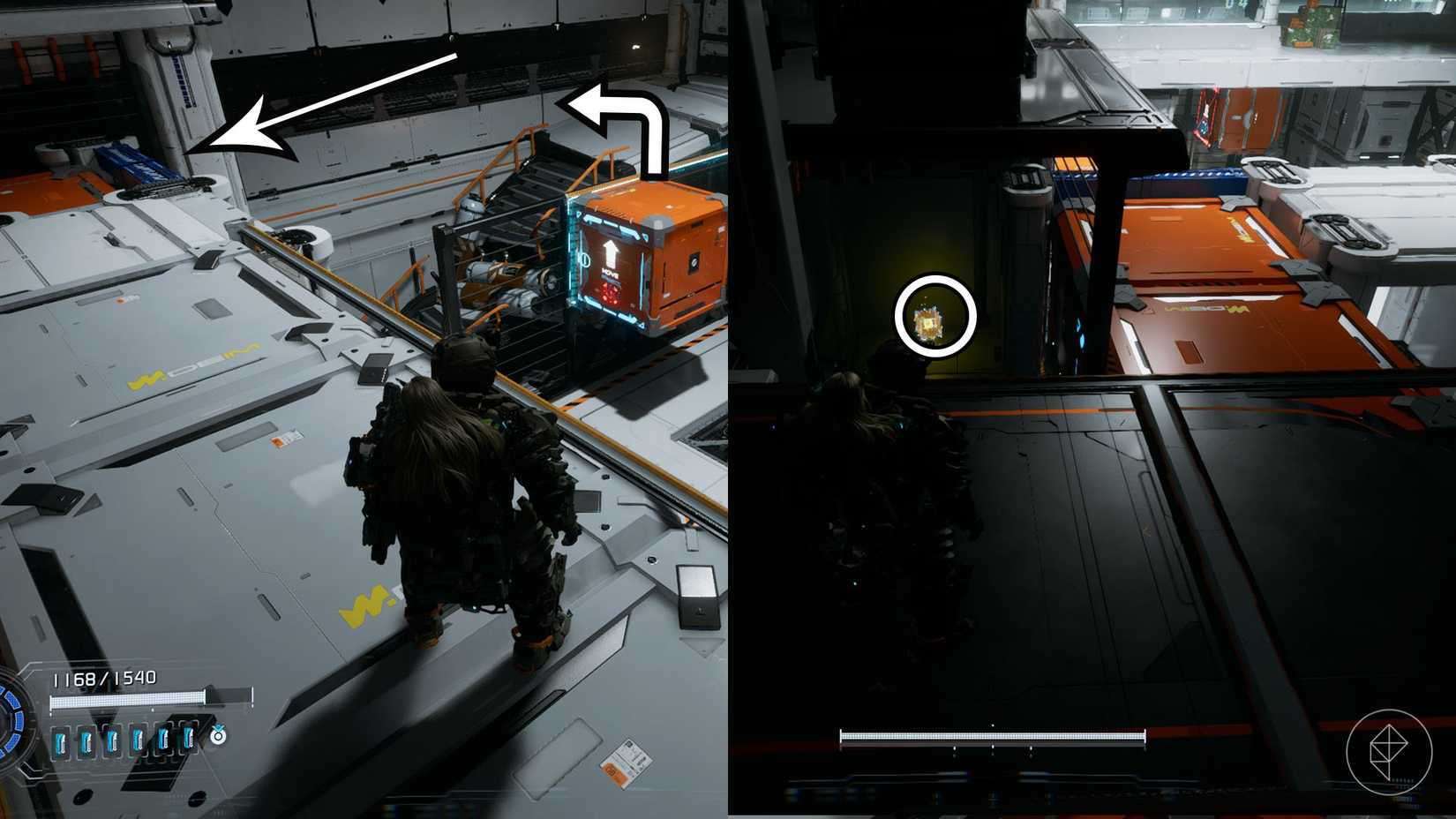
Task: Select the sixth injectable slot icon
Action: coord(187,740)
